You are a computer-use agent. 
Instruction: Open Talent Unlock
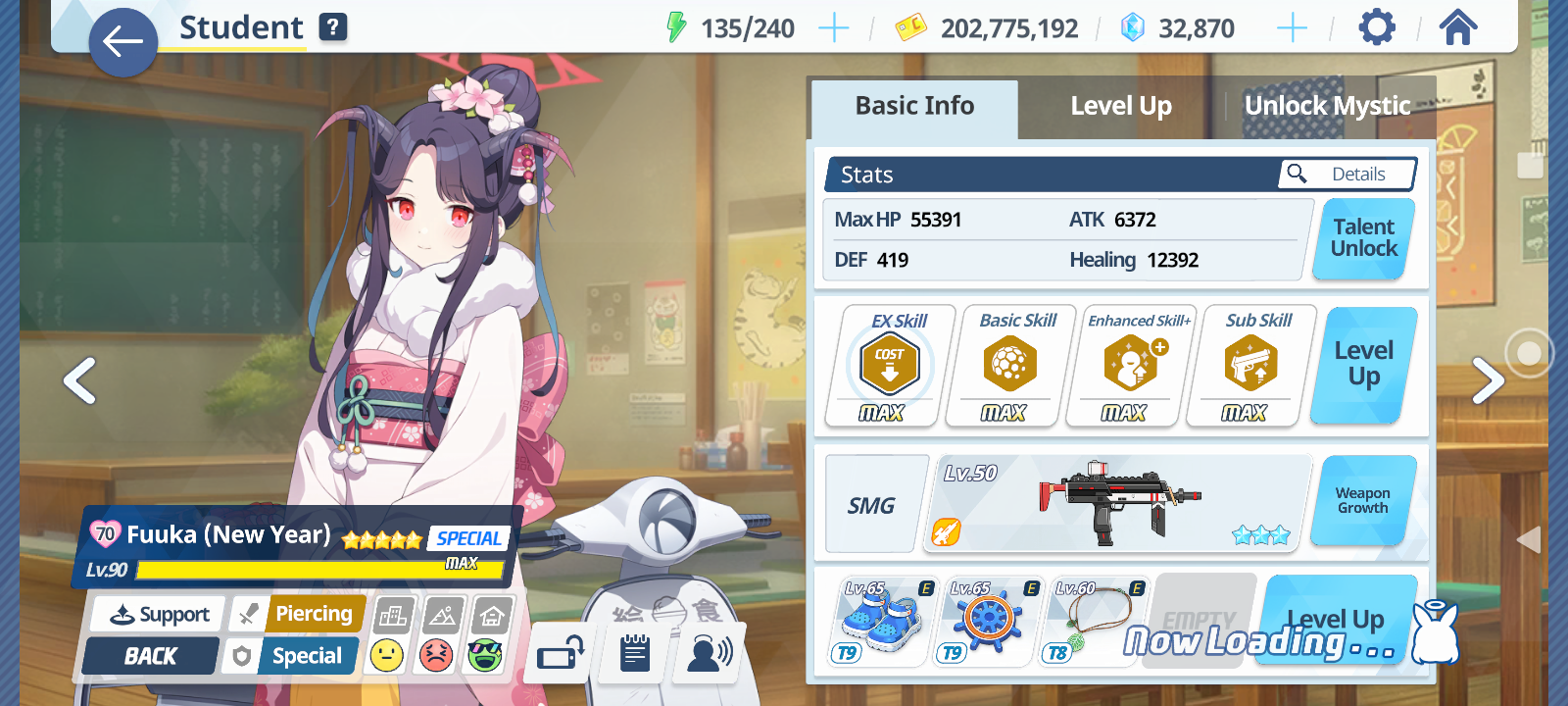click(x=1363, y=238)
